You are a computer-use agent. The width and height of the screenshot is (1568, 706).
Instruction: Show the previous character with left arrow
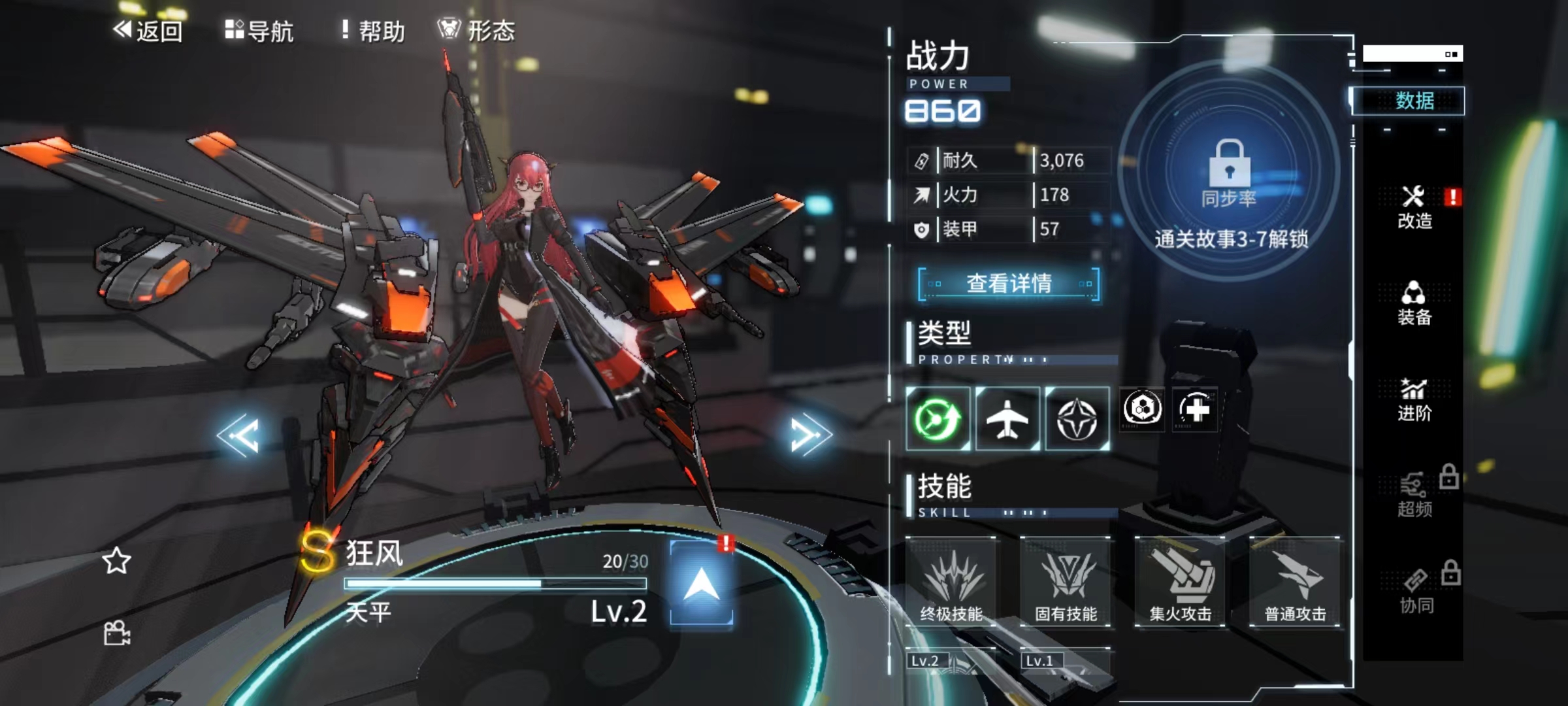tap(239, 435)
